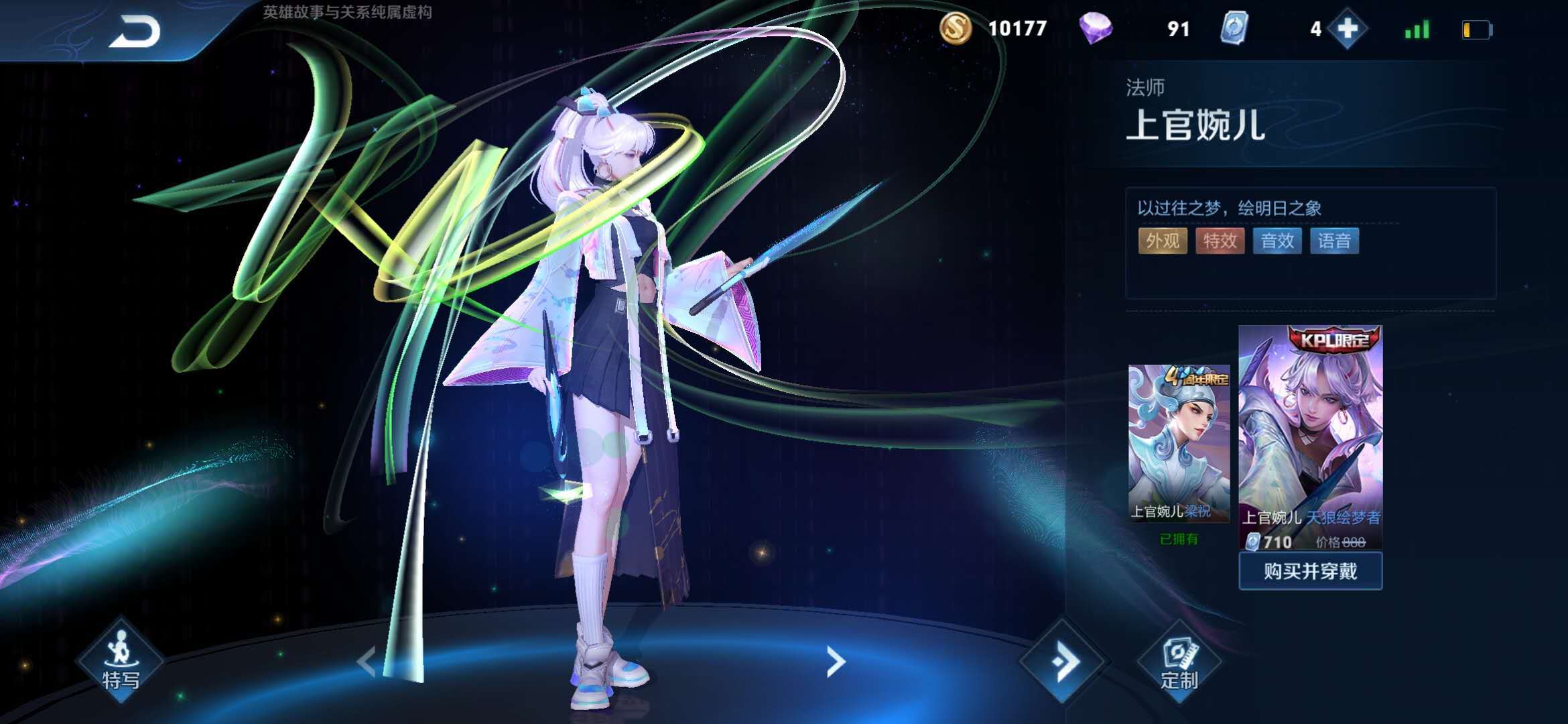Choose the 语音 voice tag
This screenshot has height=724, width=1568.
1334,241
